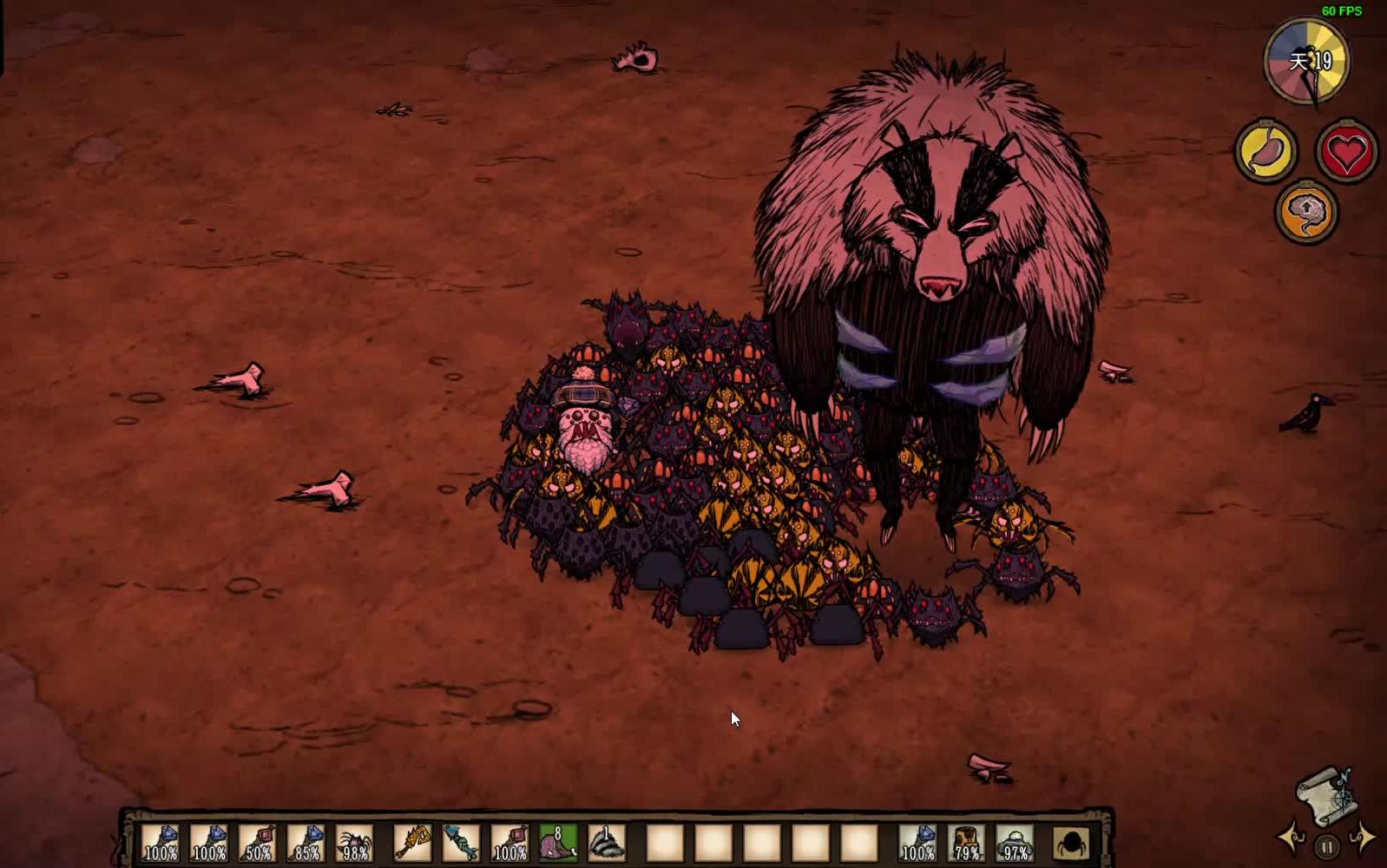The image size is (1387, 868).
Task: Select the 85% ice staff slot
Action: pyautogui.click(x=307, y=843)
